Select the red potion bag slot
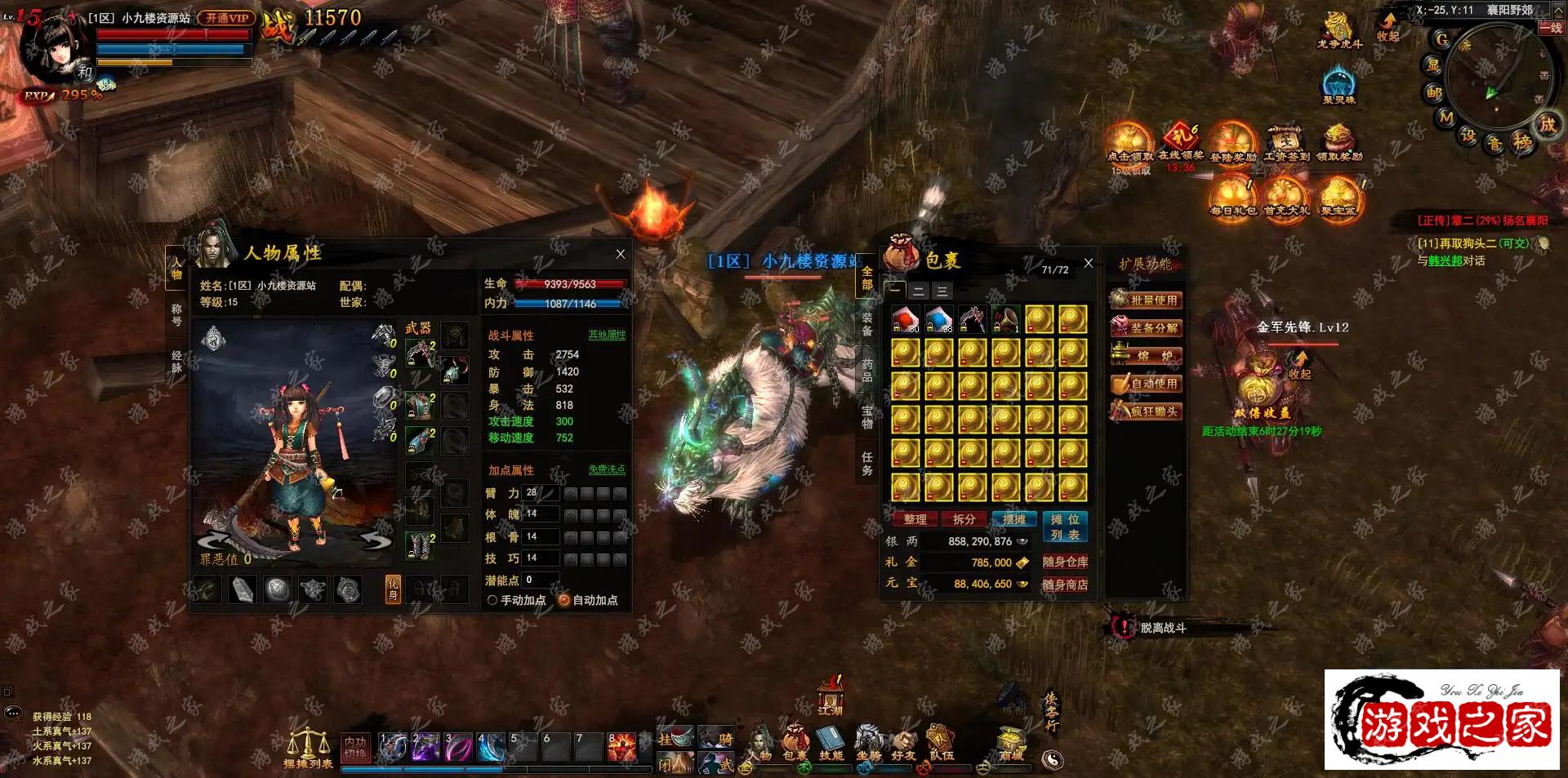 905,320
